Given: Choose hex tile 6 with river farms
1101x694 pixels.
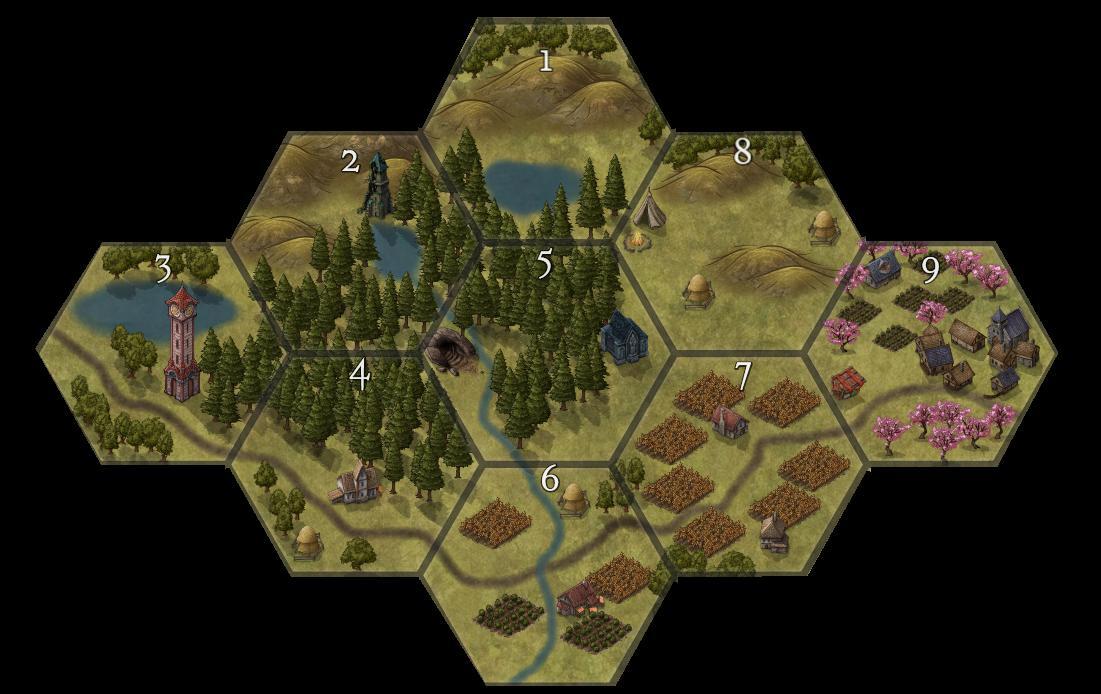Looking at the screenshot, I should point(545,570).
